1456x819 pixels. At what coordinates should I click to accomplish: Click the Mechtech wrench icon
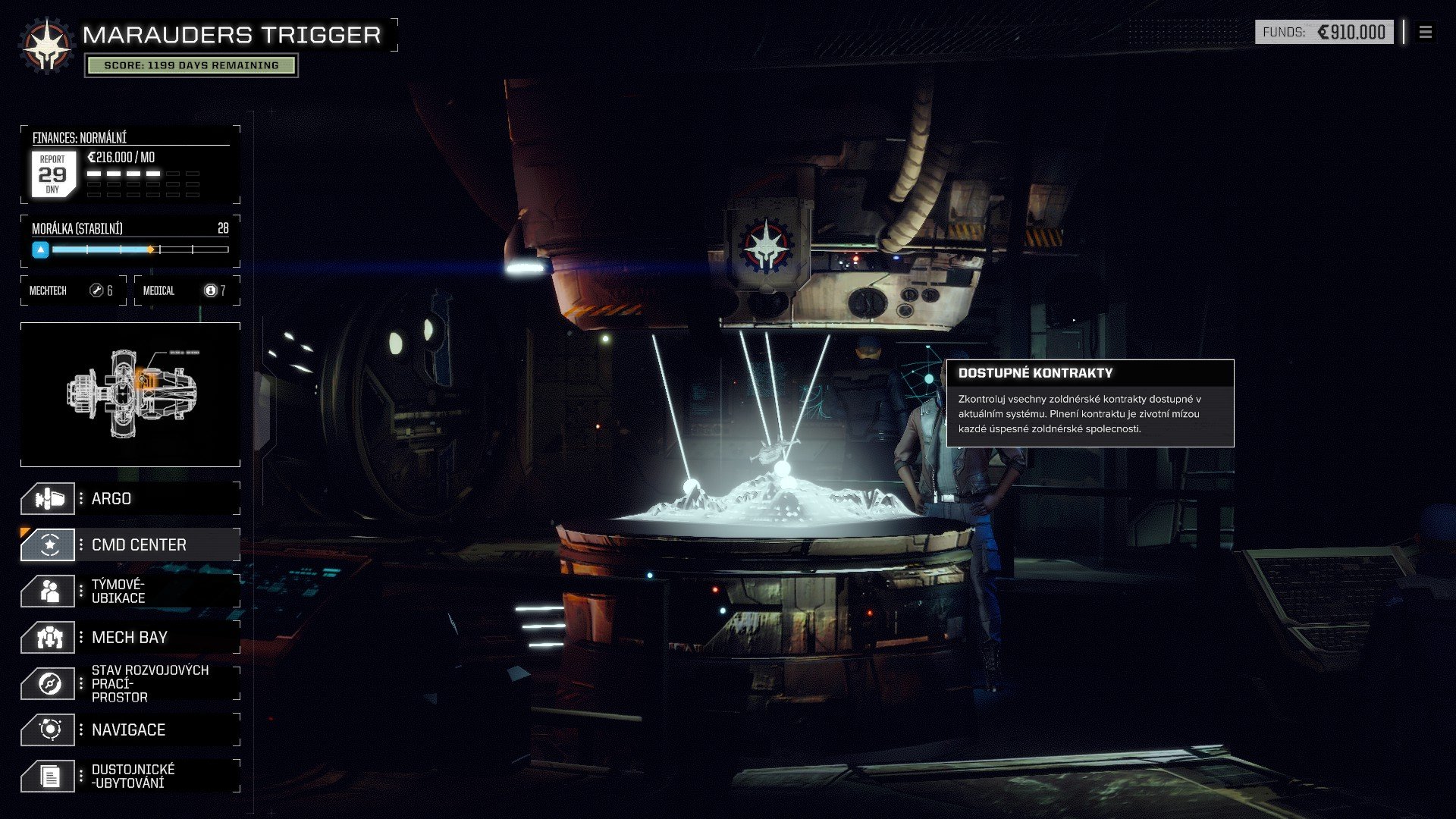(96, 290)
